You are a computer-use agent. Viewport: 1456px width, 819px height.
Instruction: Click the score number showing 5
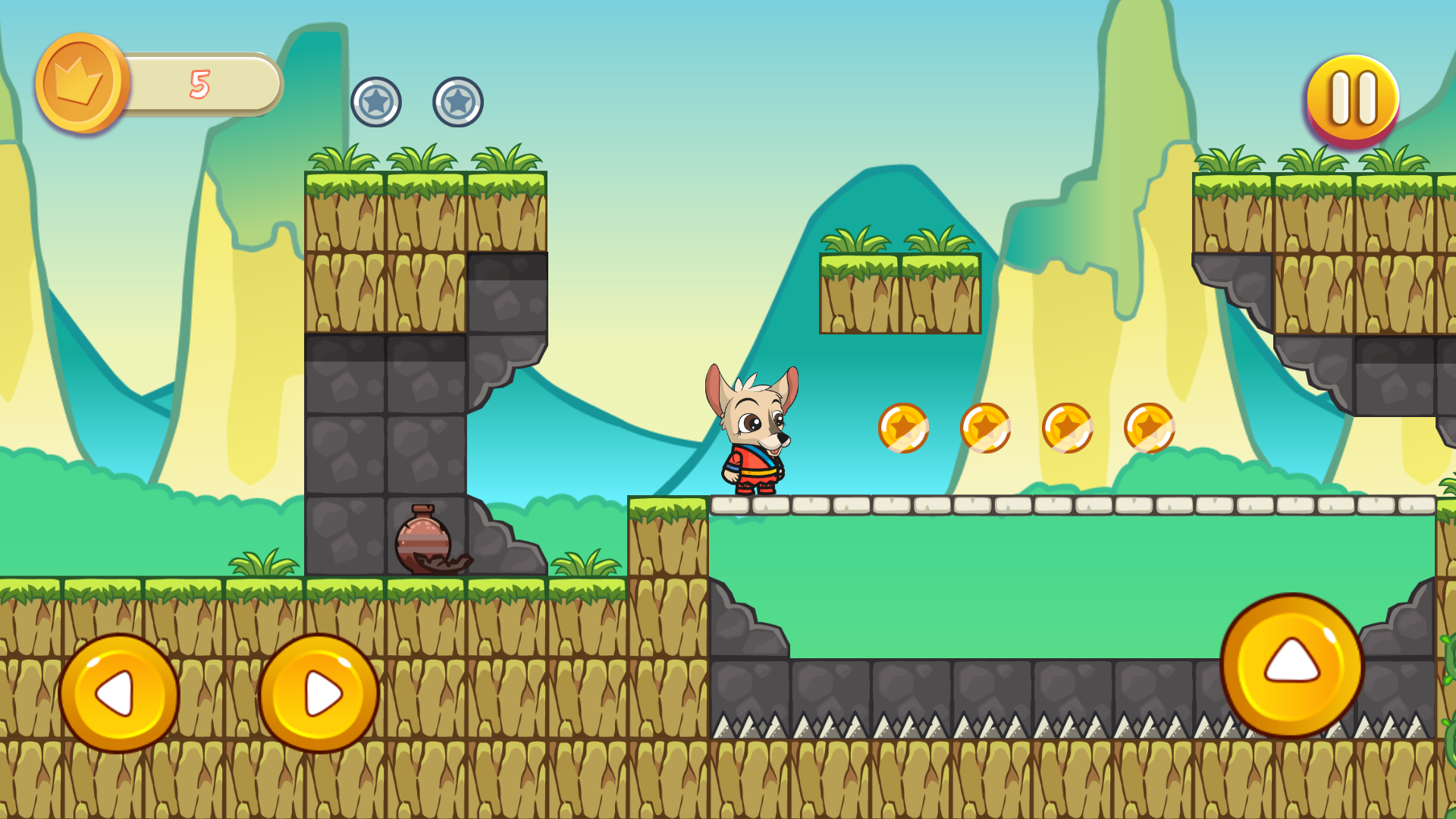(x=199, y=83)
